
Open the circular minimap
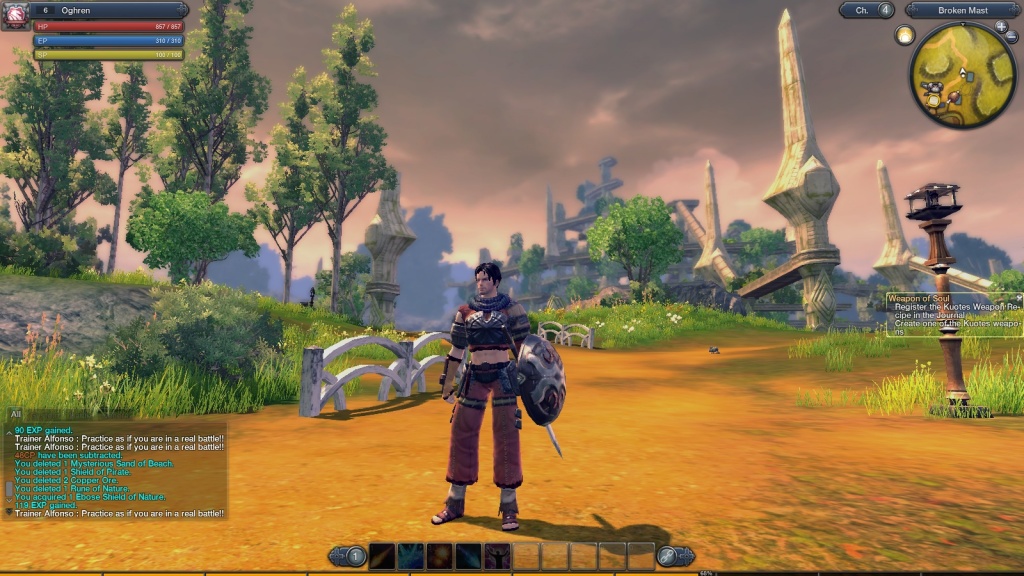pyautogui.click(x=962, y=74)
